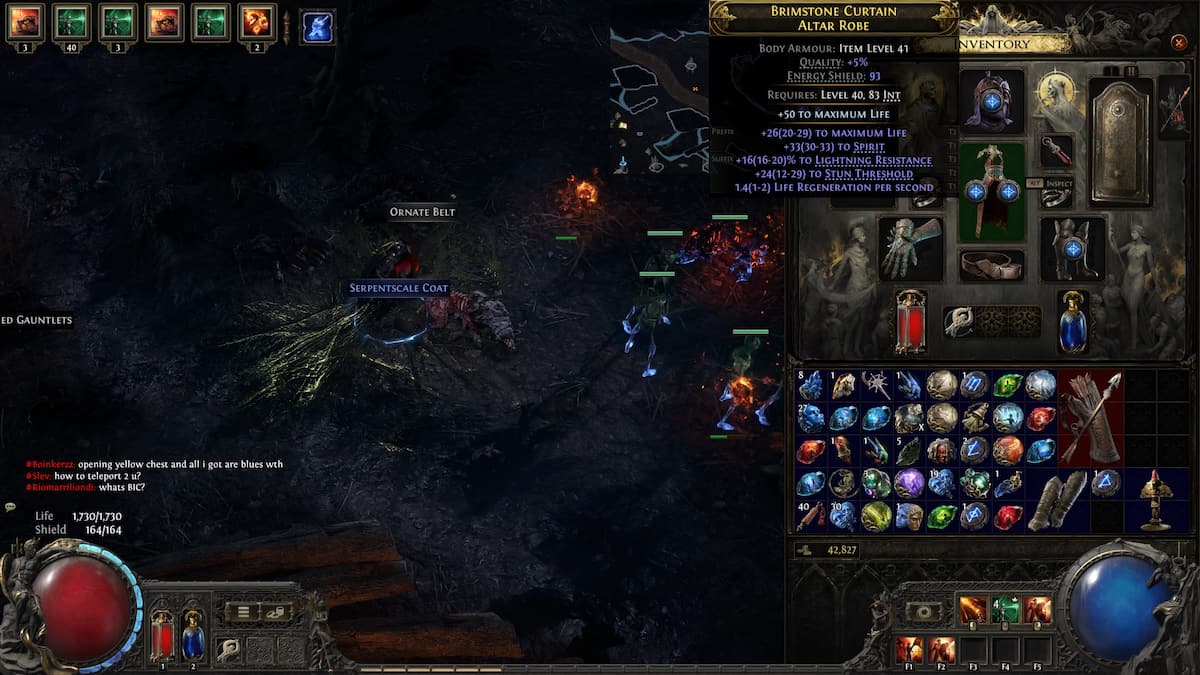1200x675 pixels.
Task: Select the equipped boots slot
Action: pyautogui.click(x=1073, y=248)
